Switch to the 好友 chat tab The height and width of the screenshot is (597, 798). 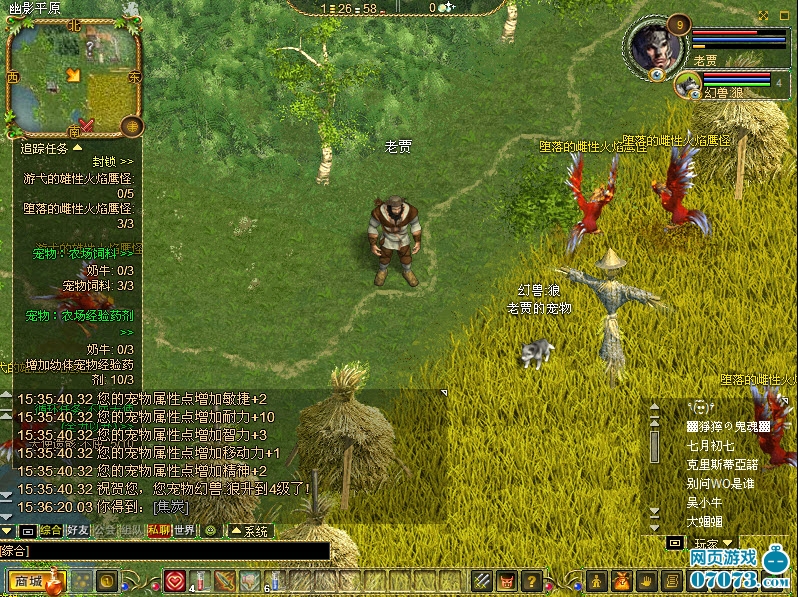click(77, 530)
